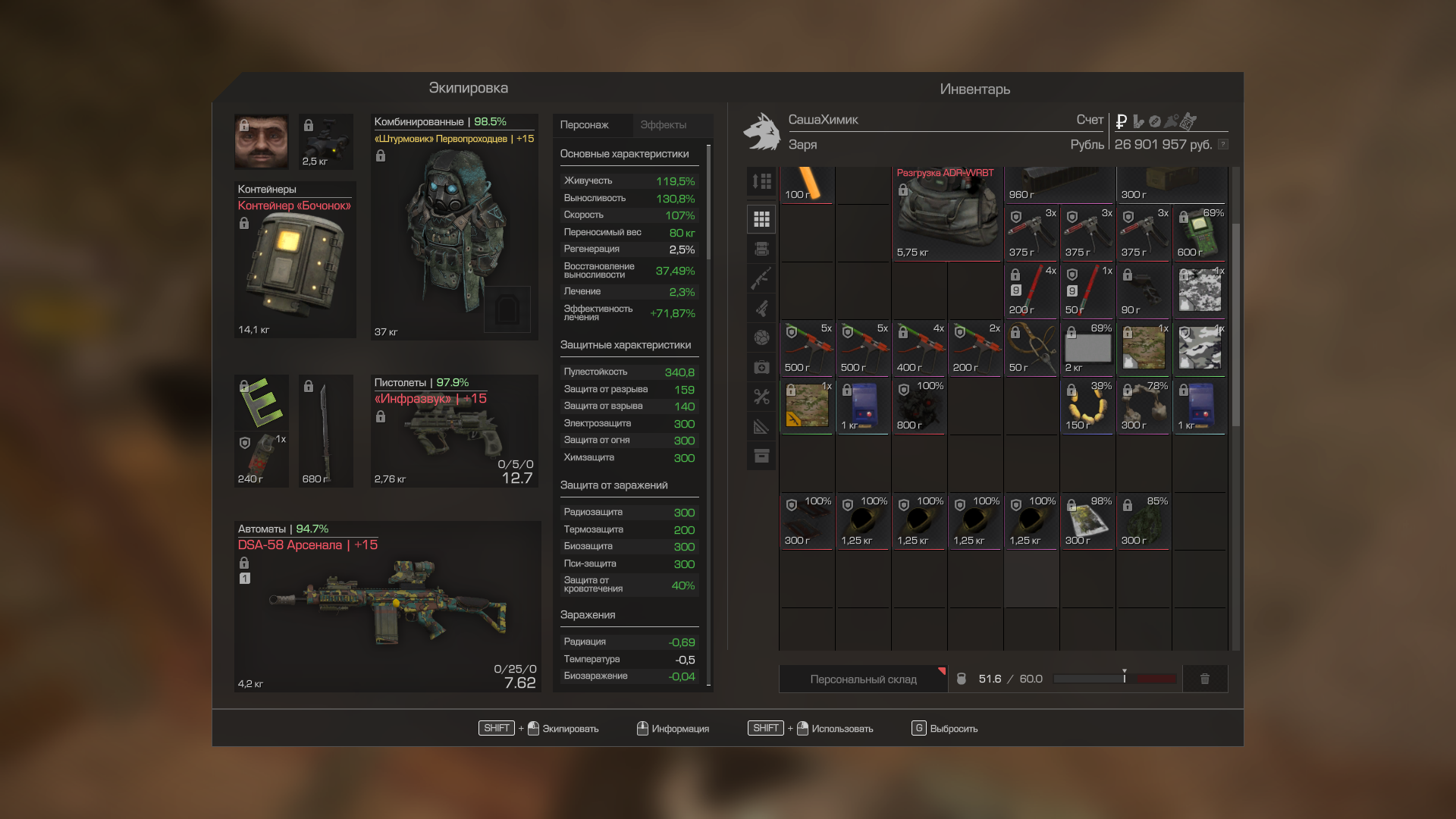Select the Персонаж tab
This screenshot has height=819, width=1456.
coord(585,125)
